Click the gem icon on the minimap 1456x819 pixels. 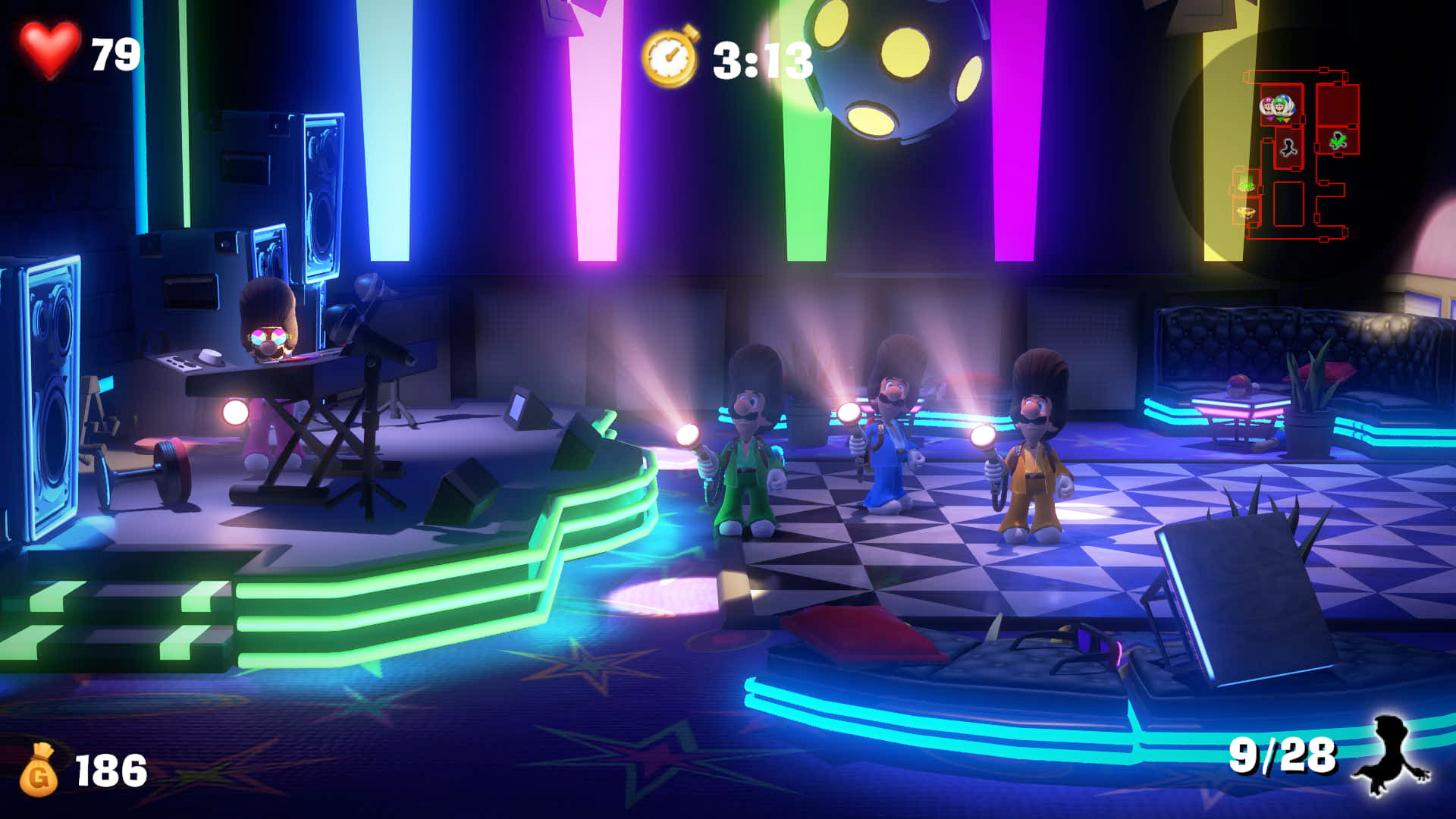pyautogui.click(x=1246, y=213)
